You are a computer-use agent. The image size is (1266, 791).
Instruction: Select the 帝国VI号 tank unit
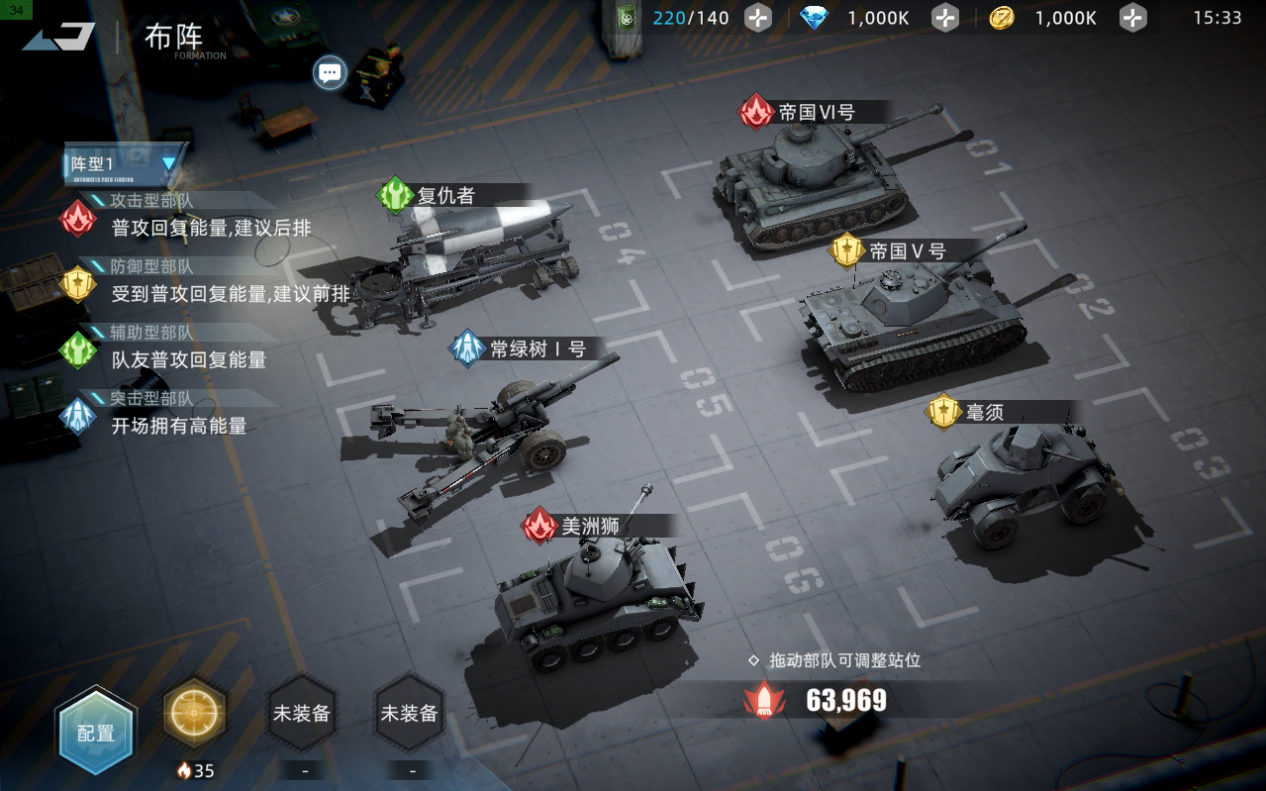pos(810,185)
